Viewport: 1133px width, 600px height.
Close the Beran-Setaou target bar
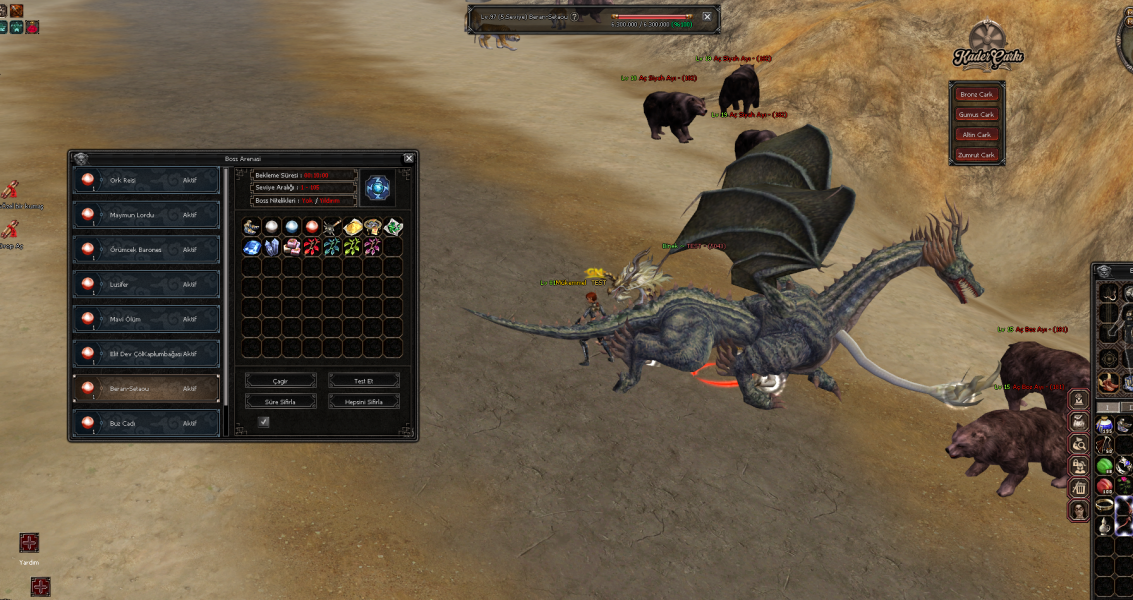point(707,17)
